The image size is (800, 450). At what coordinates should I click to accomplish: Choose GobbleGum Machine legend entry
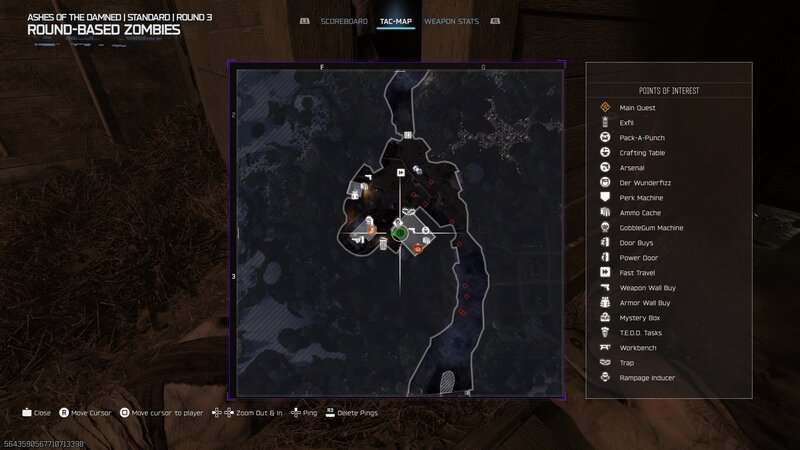pos(651,227)
